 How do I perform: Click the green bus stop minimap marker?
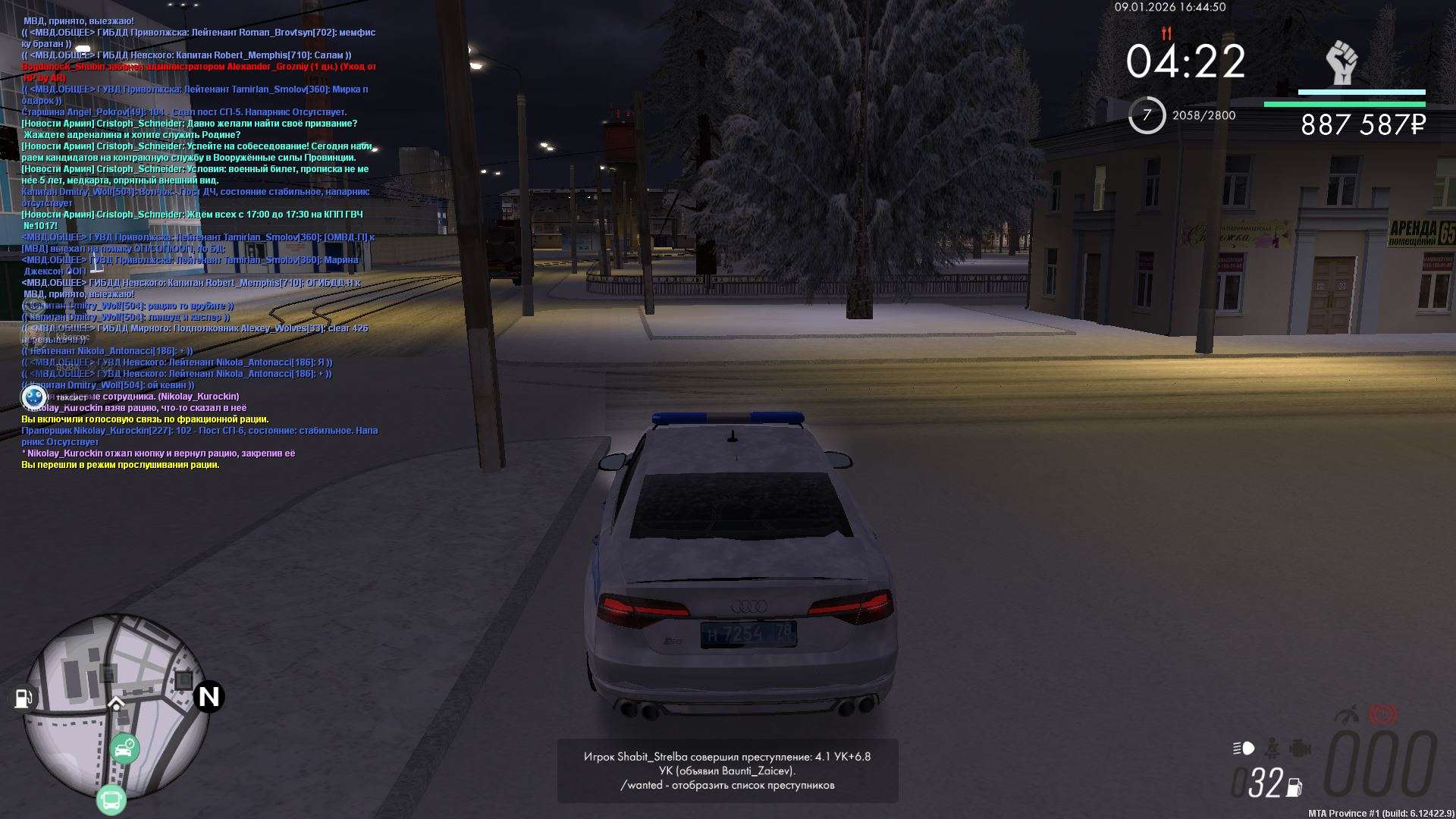[111, 800]
